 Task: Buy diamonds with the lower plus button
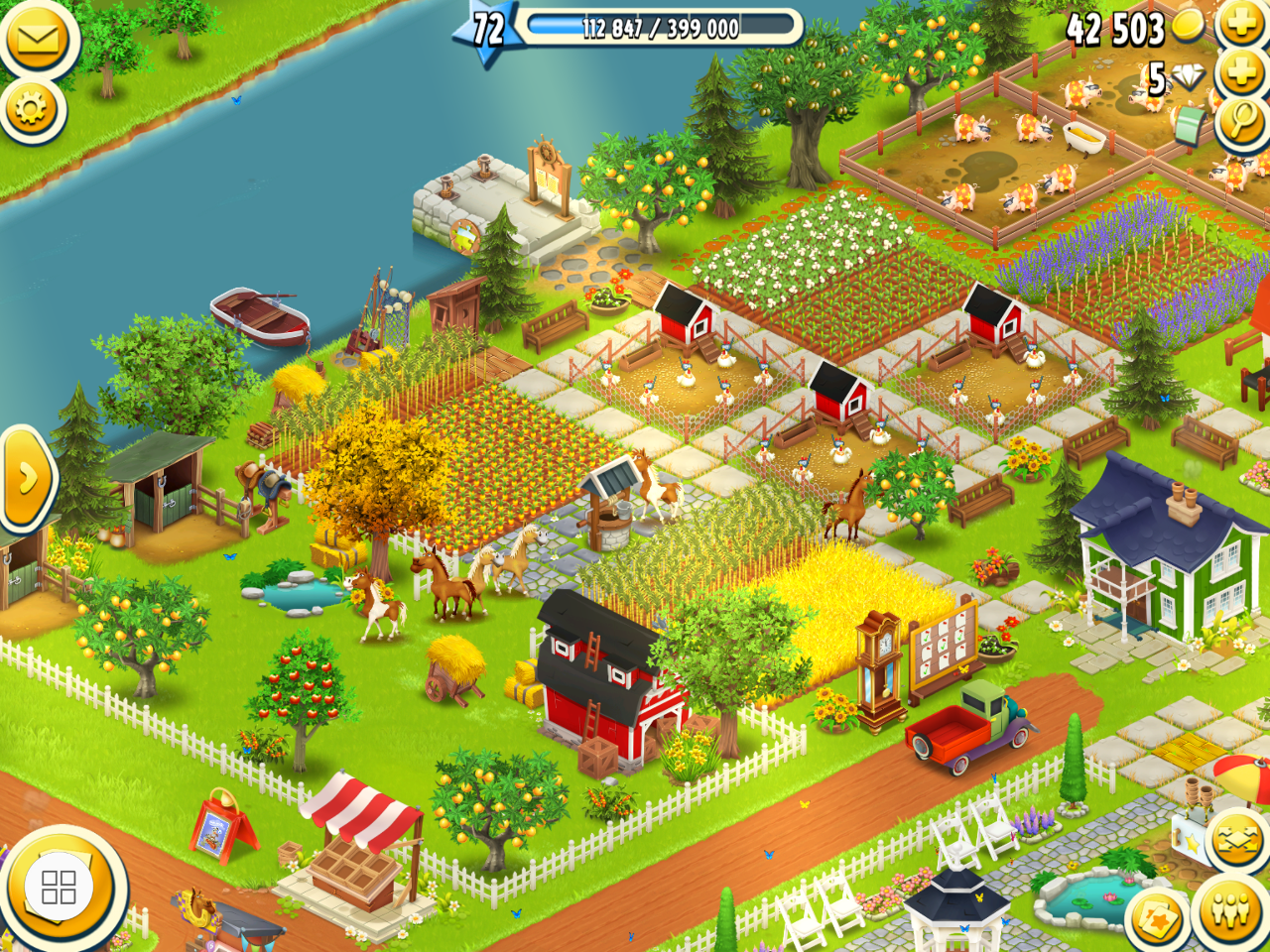[x=1241, y=72]
